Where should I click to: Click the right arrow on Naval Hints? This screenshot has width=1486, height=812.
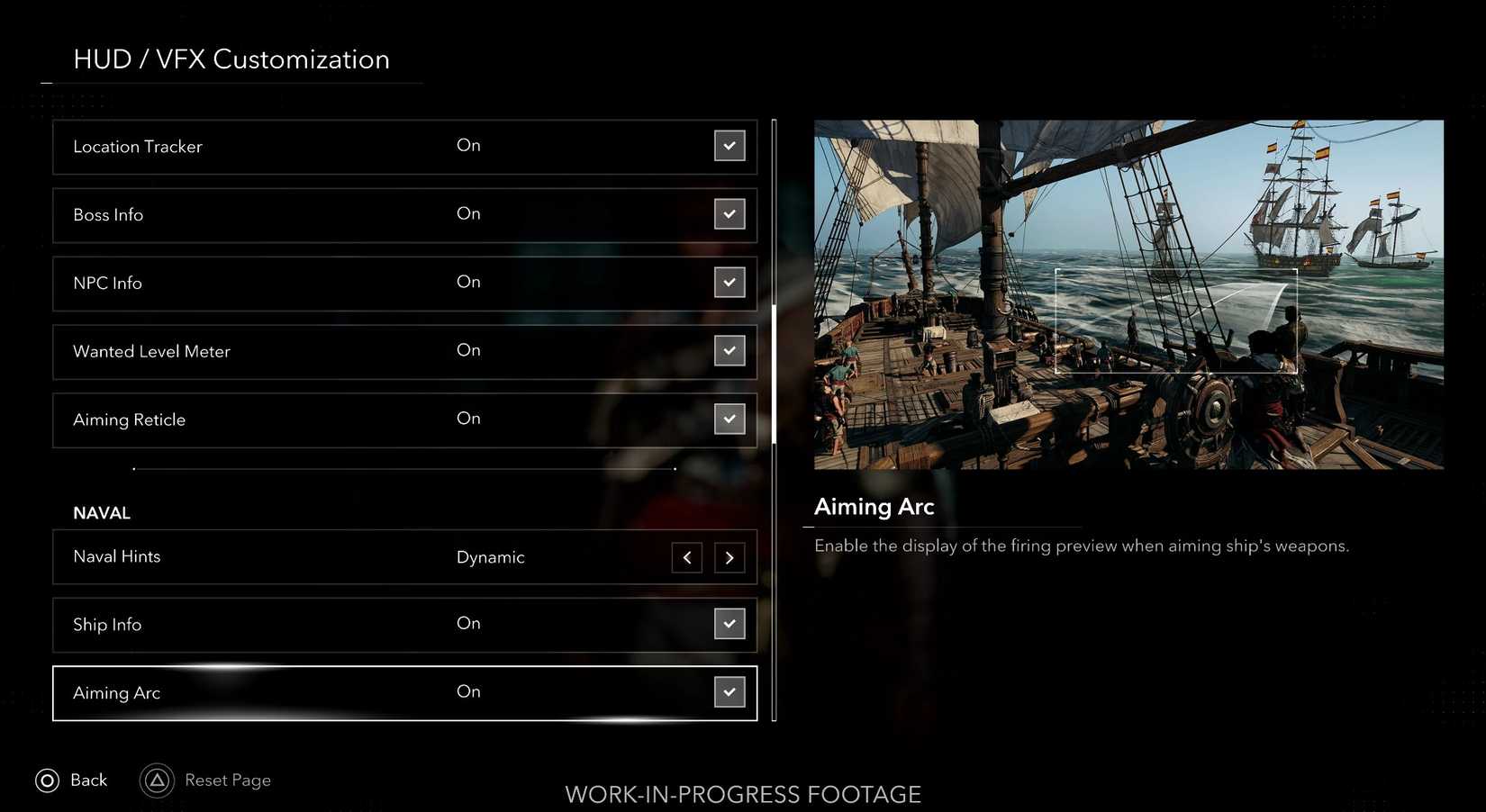729,557
